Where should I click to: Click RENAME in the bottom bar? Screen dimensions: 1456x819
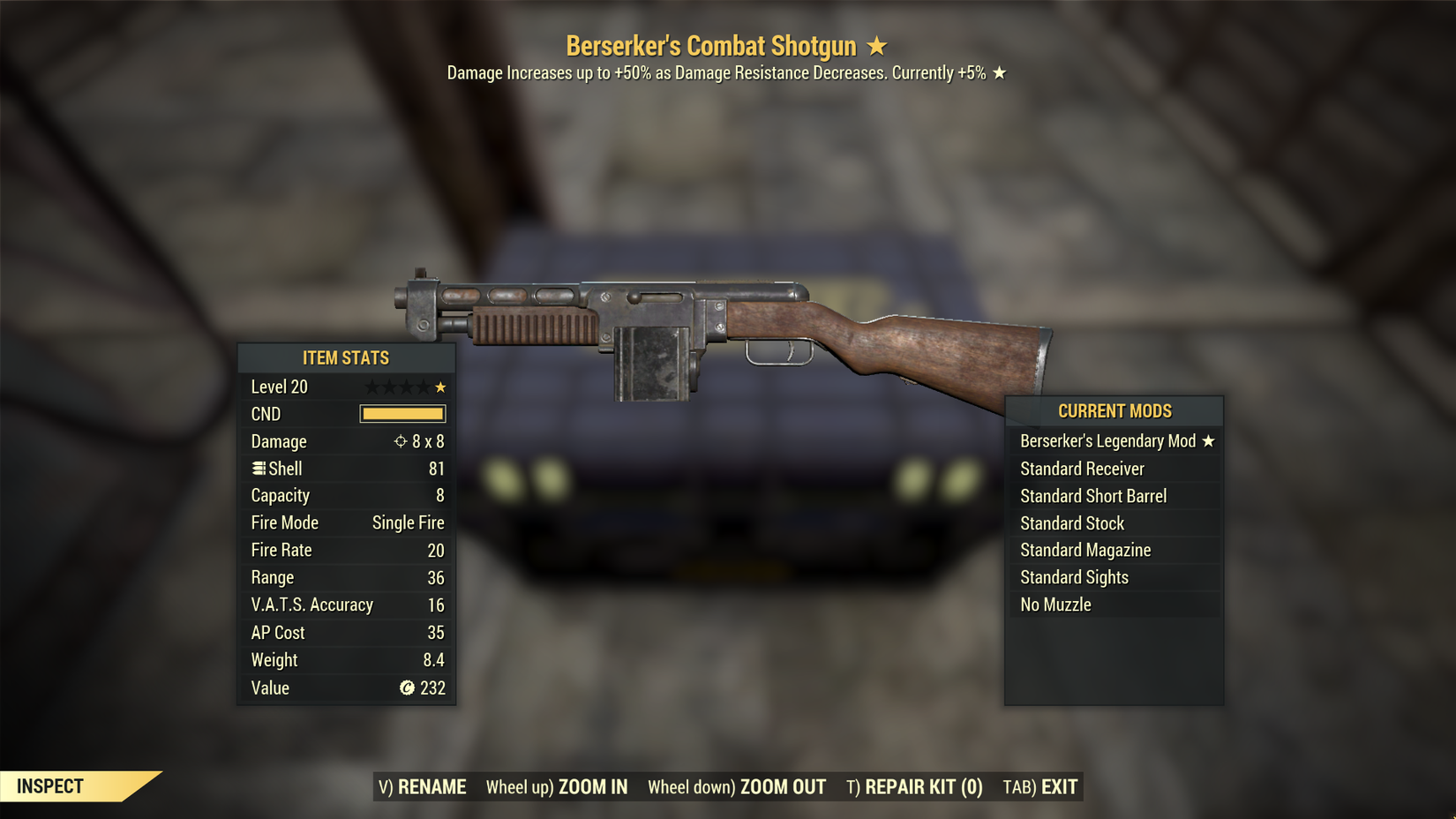pyautogui.click(x=432, y=786)
